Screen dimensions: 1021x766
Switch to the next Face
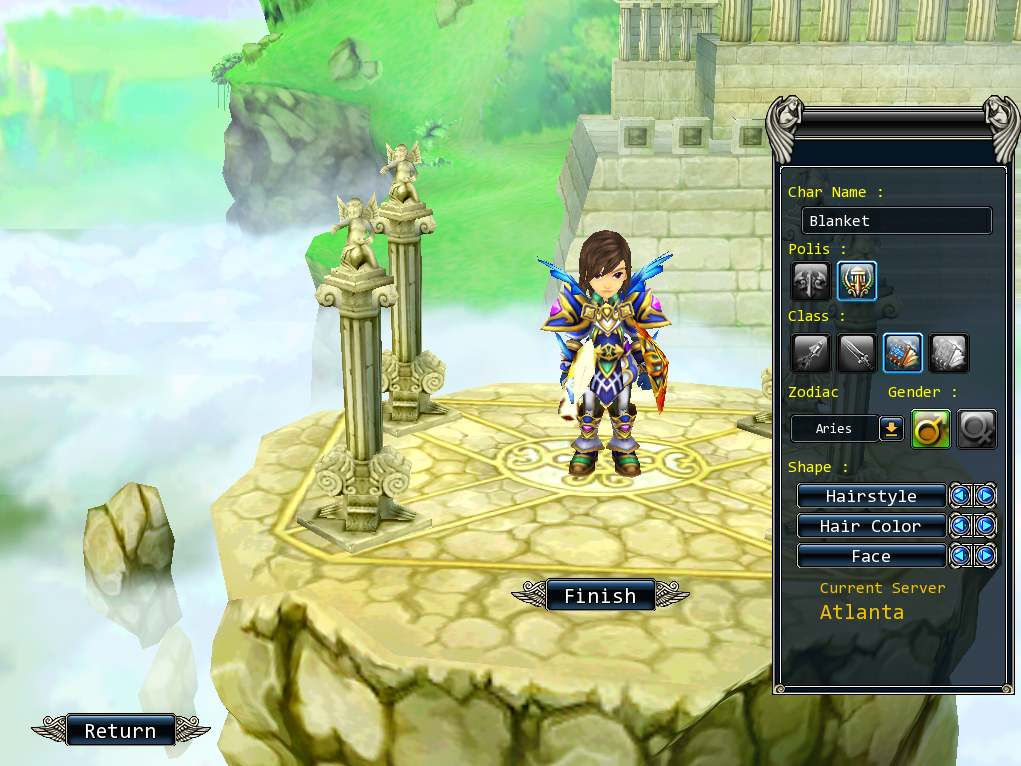[986, 556]
